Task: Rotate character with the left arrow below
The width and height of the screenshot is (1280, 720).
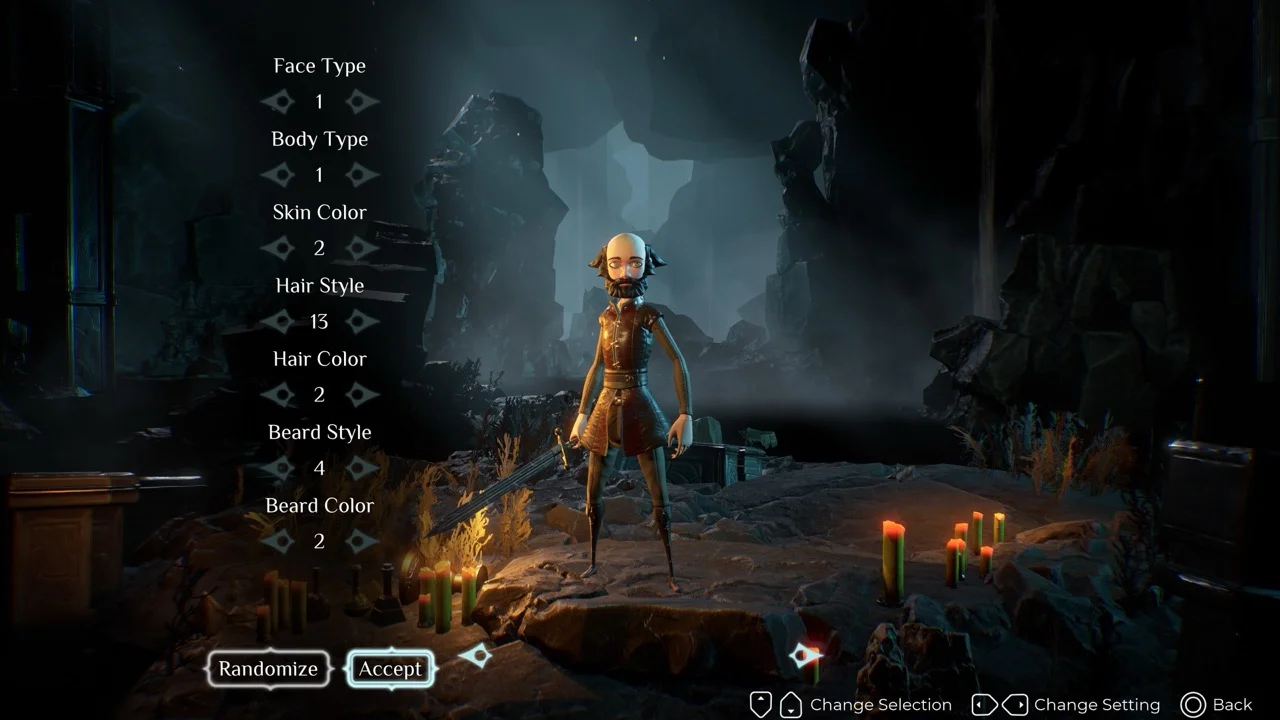Action: (475, 656)
